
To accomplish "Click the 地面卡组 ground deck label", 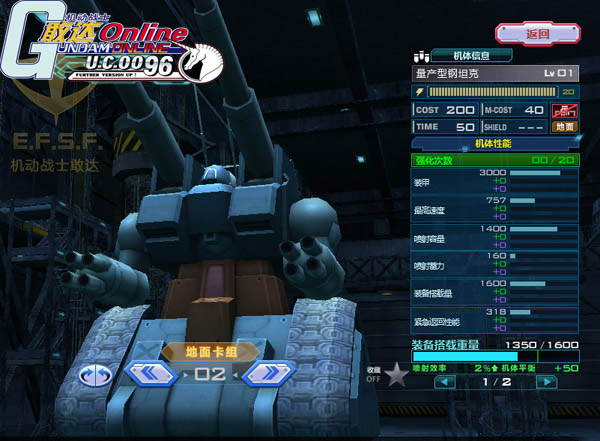I will 211,351.
